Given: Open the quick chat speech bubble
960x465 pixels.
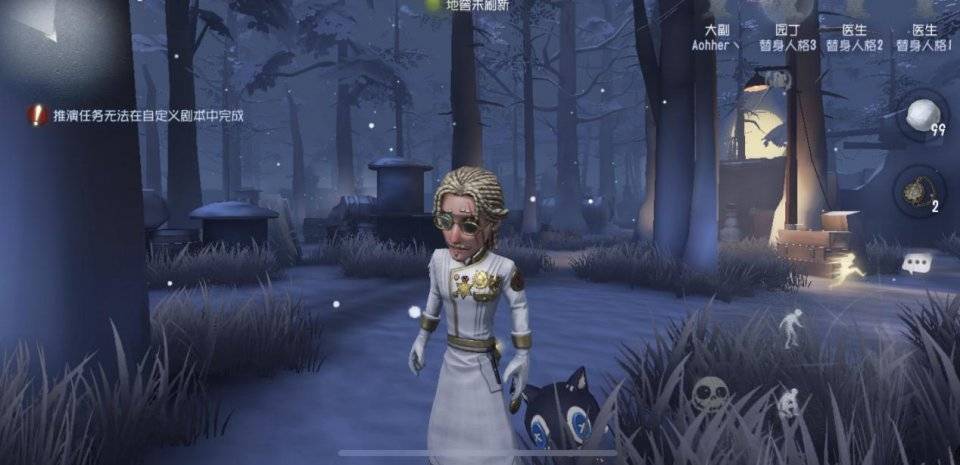Looking at the screenshot, I should [x=916, y=263].
